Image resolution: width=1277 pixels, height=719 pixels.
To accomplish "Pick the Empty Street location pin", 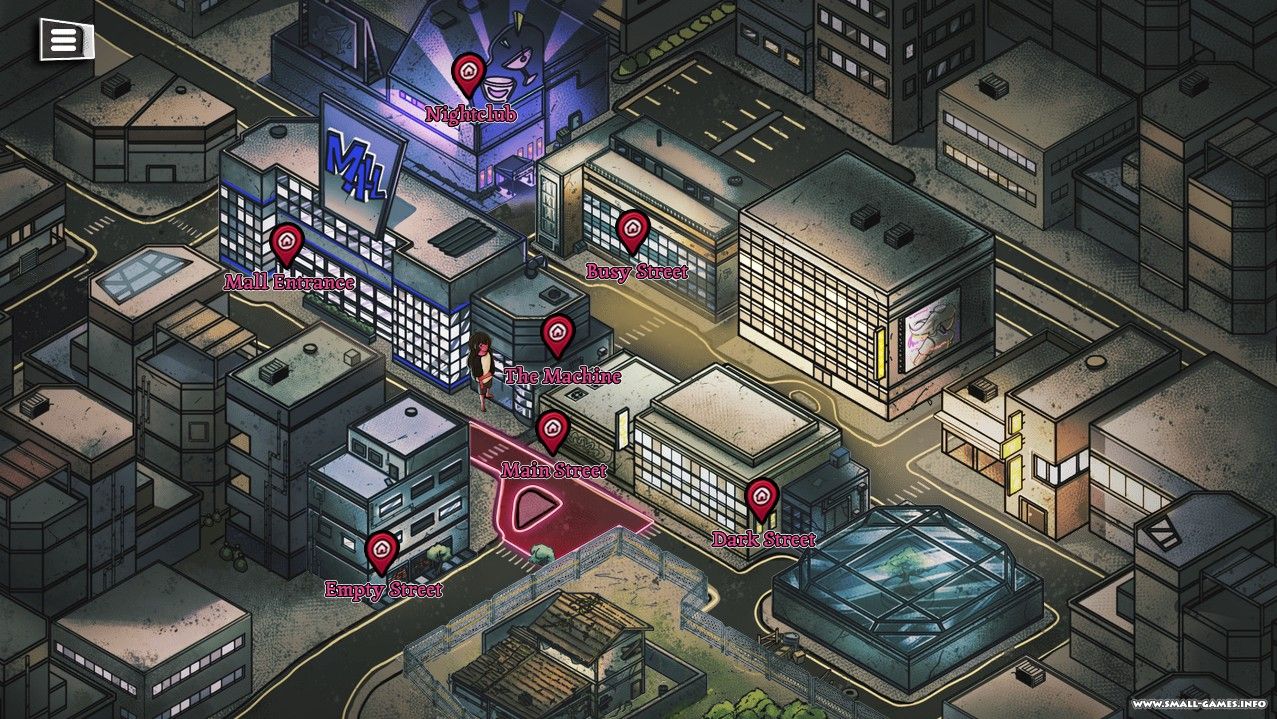I will 381,550.
